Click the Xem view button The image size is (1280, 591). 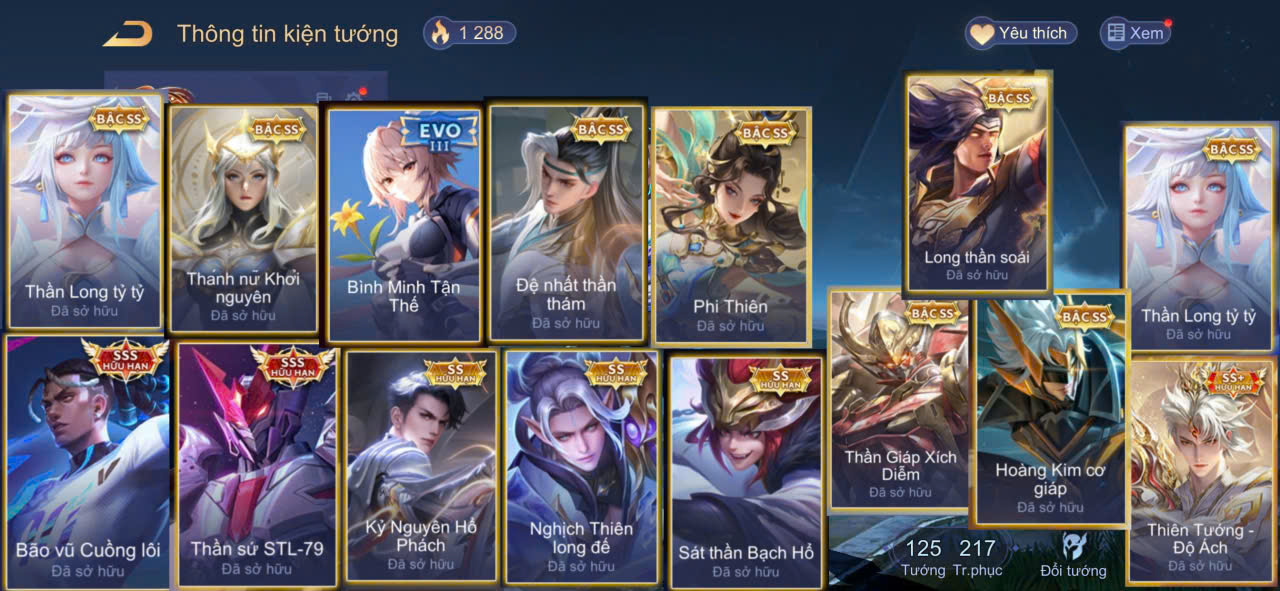[x=1135, y=34]
